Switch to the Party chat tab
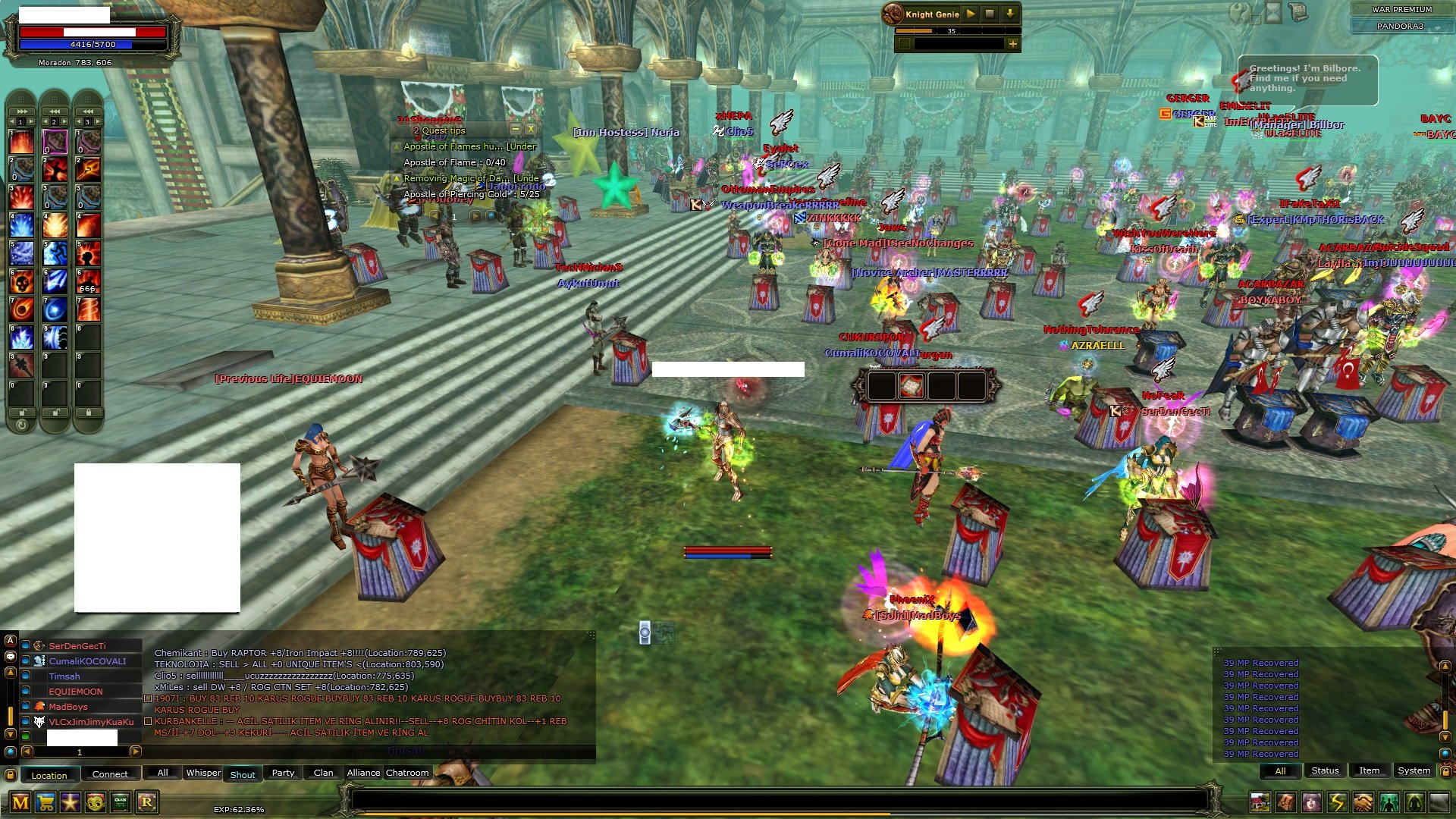Screen dimensions: 1456x819 283,773
